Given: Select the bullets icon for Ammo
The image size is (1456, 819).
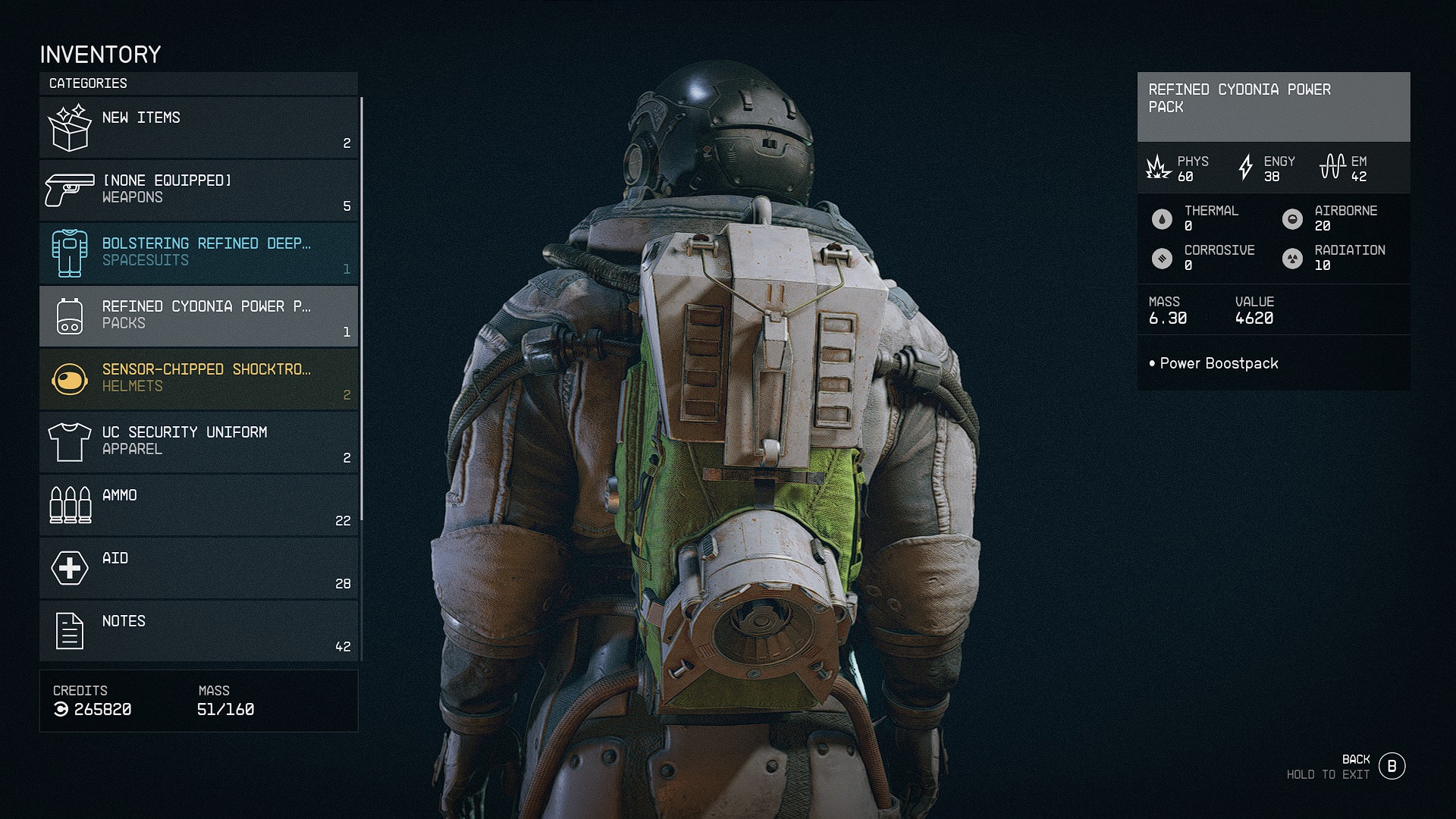Looking at the screenshot, I should click(x=71, y=504).
